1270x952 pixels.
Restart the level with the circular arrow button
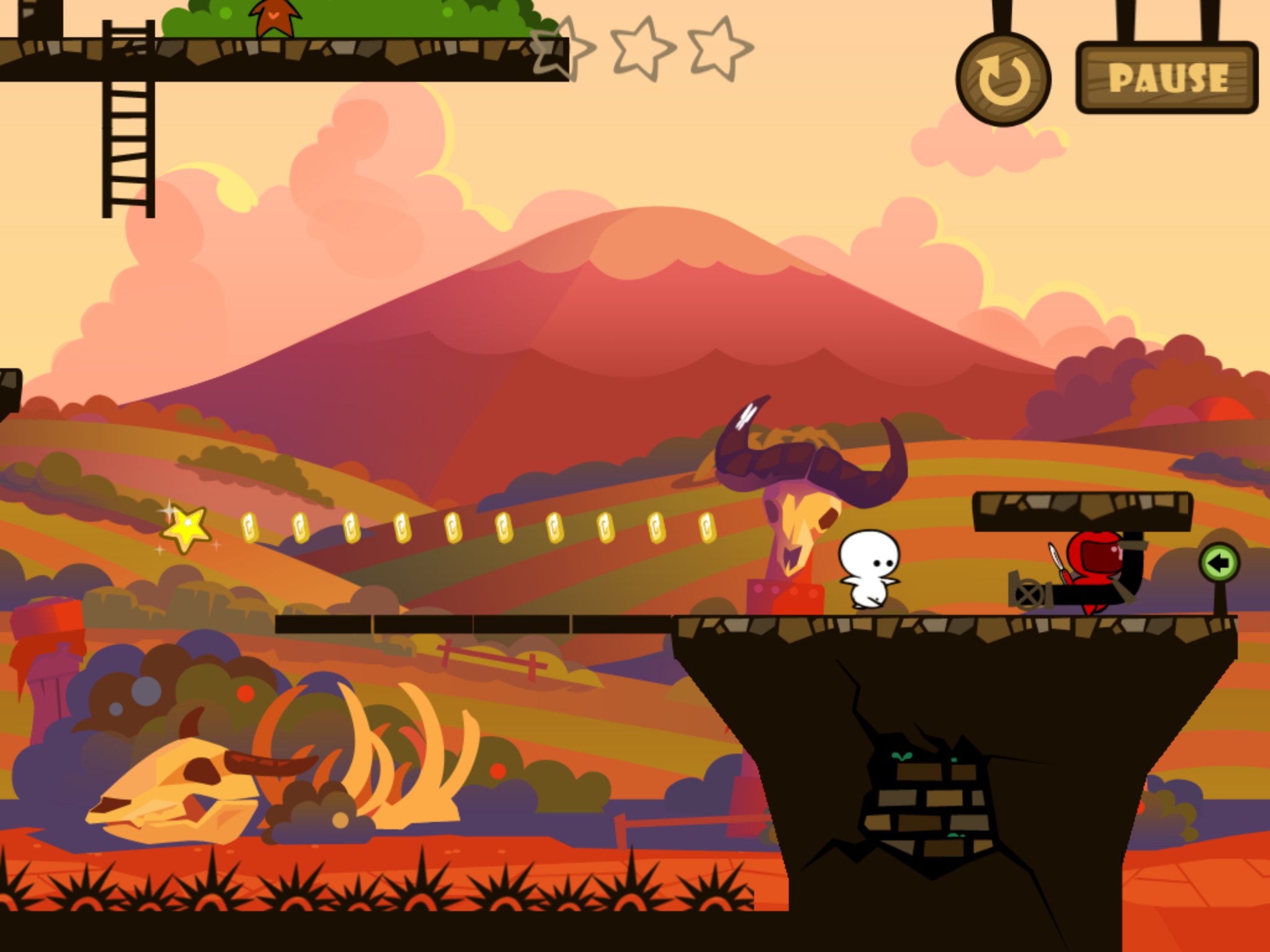click(1003, 80)
